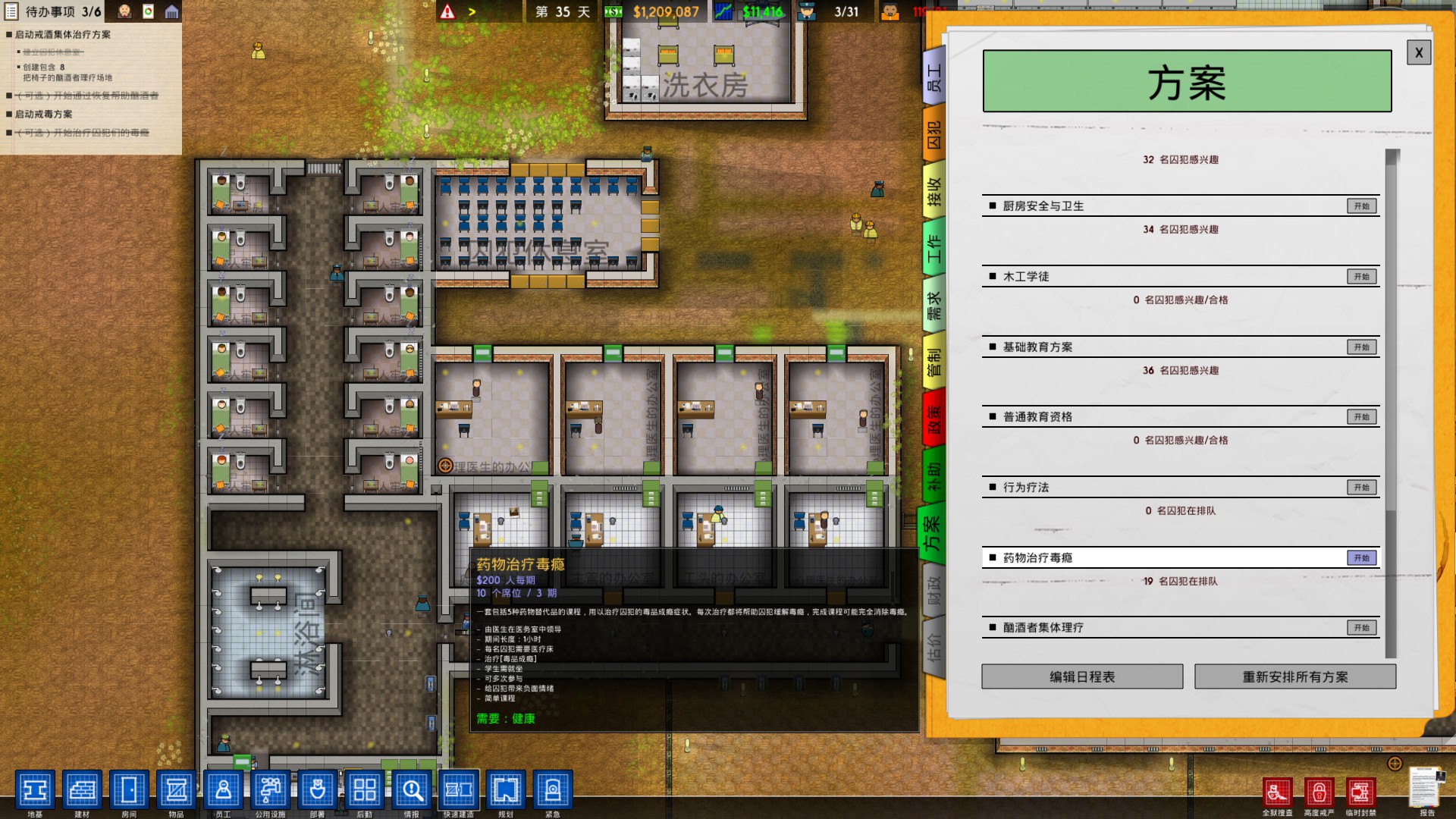
Task: Trigger a 全狱搜查 prison-wide shakedown
Action: tap(1279, 791)
